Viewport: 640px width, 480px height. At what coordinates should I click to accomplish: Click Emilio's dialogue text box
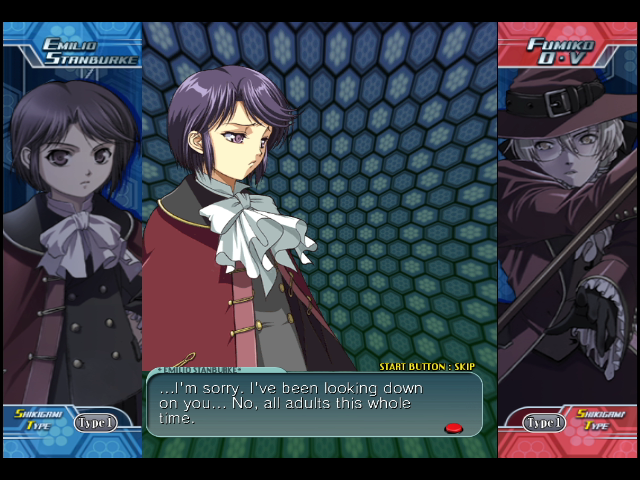314,404
